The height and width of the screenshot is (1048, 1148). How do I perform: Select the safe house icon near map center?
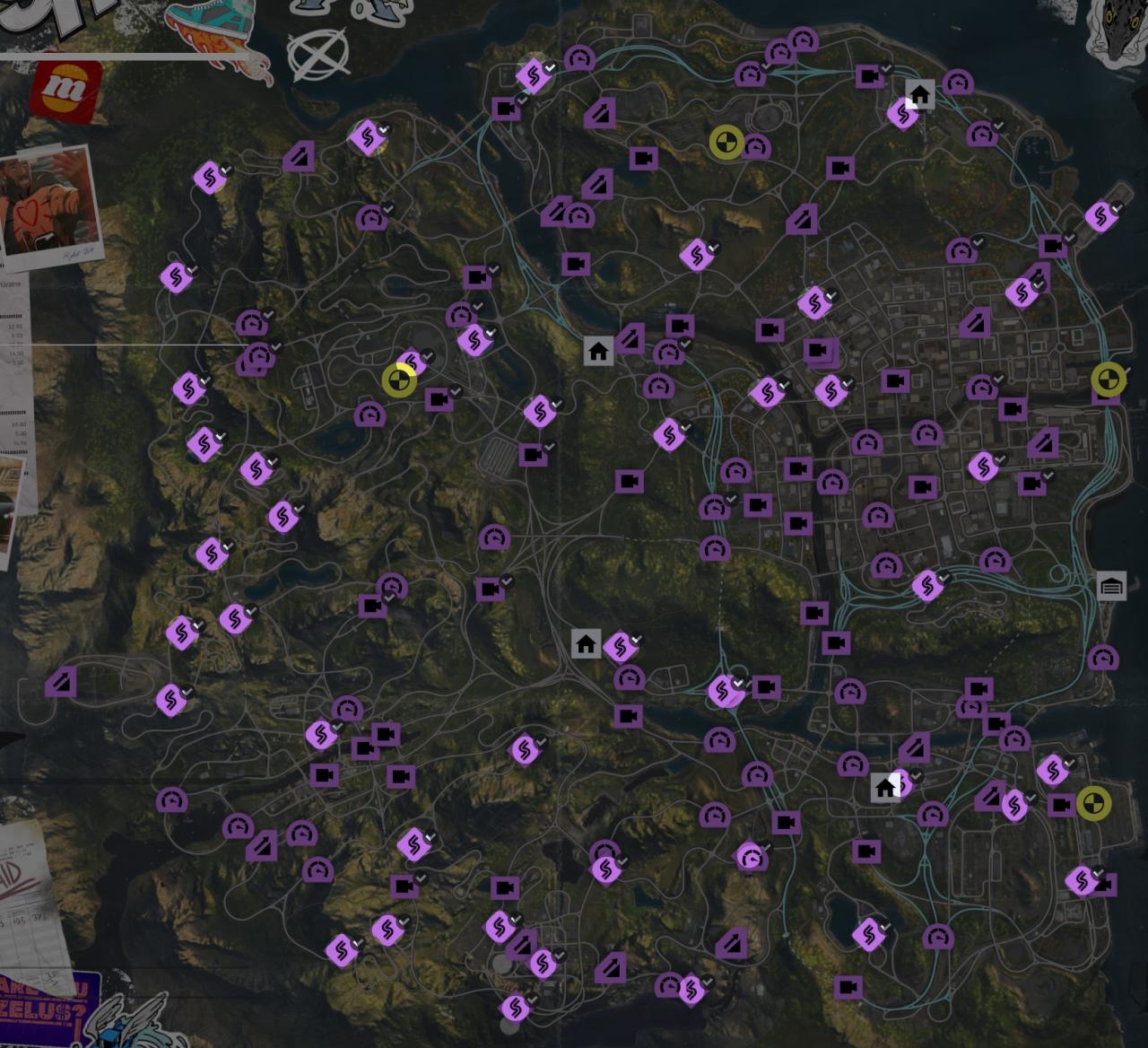point(587,644)
